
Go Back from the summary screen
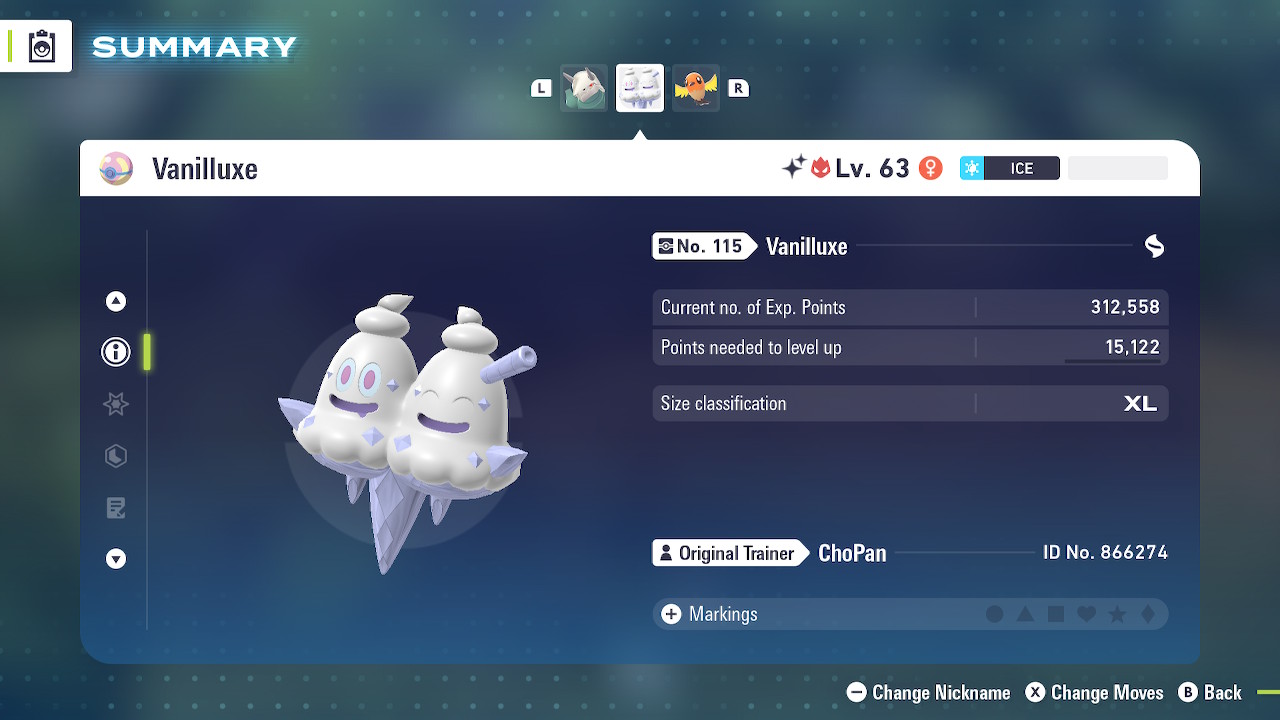pos(1210,692)
